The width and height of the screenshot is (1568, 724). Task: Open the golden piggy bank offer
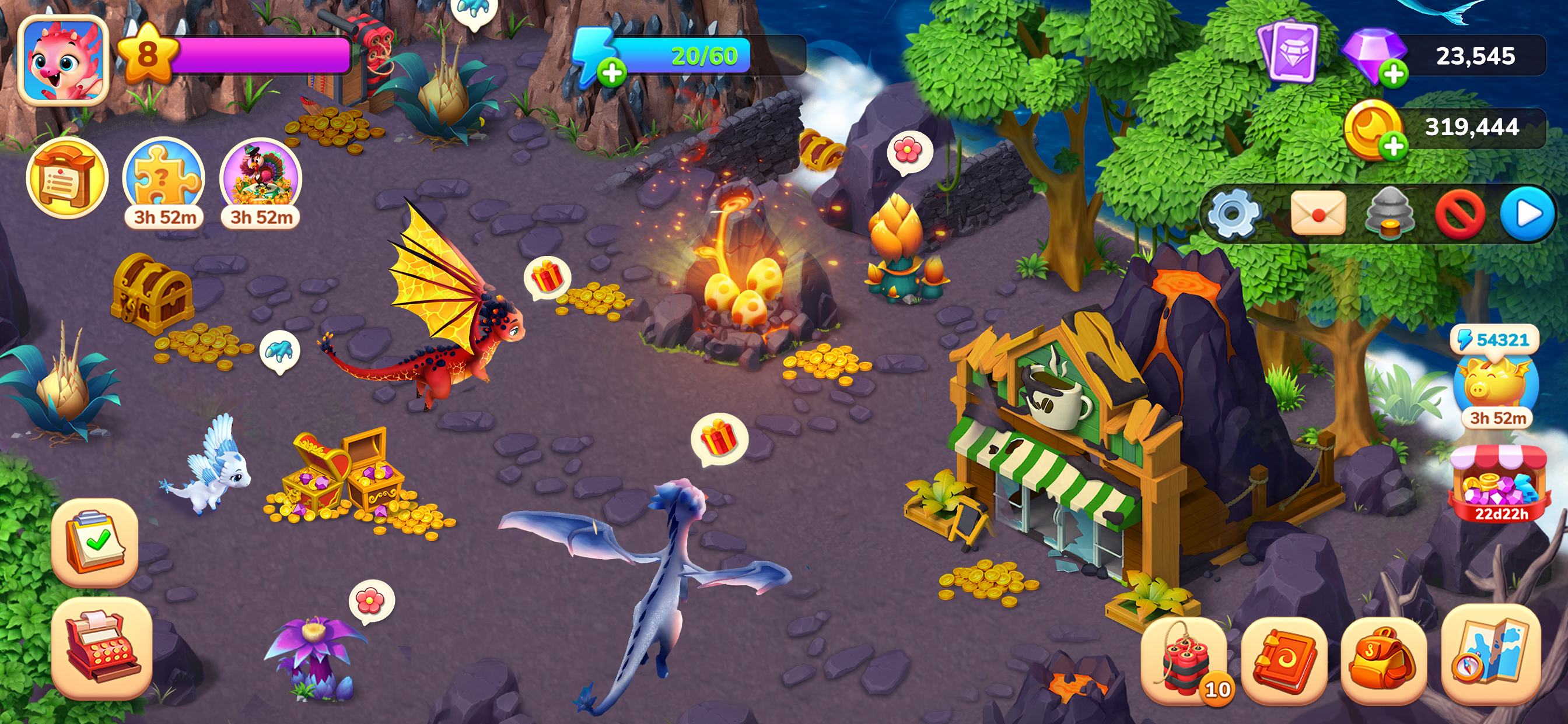coord(1497,385)
